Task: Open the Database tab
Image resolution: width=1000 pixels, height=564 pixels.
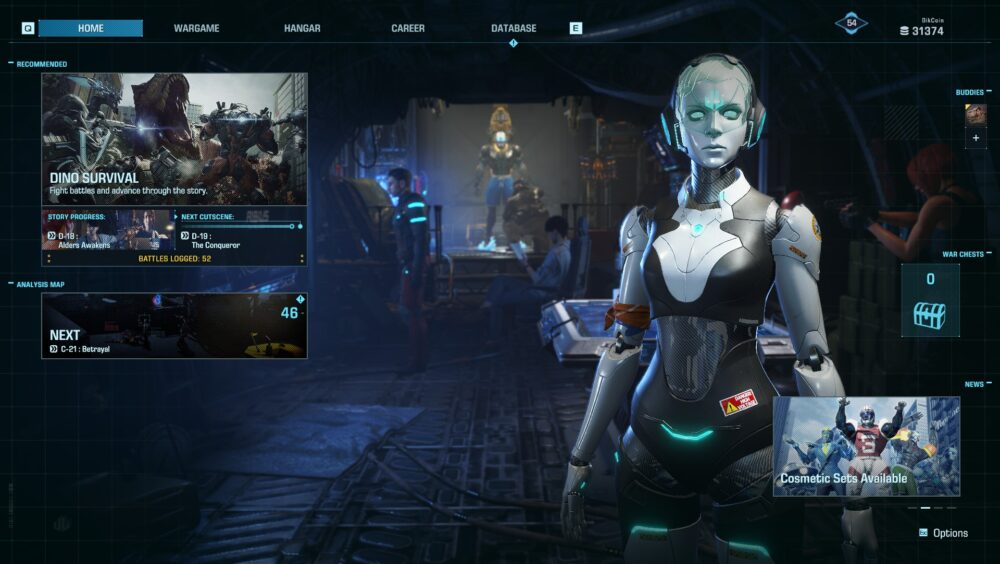Action: 514,28
